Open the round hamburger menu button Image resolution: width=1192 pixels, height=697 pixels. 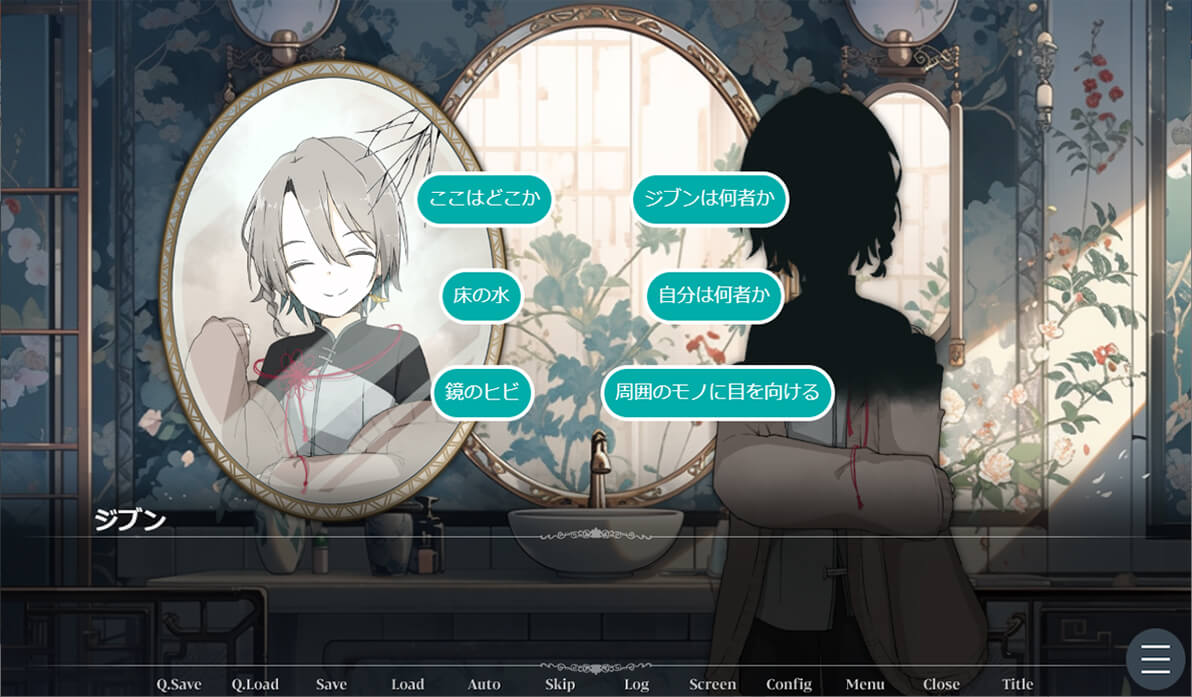1155,659
